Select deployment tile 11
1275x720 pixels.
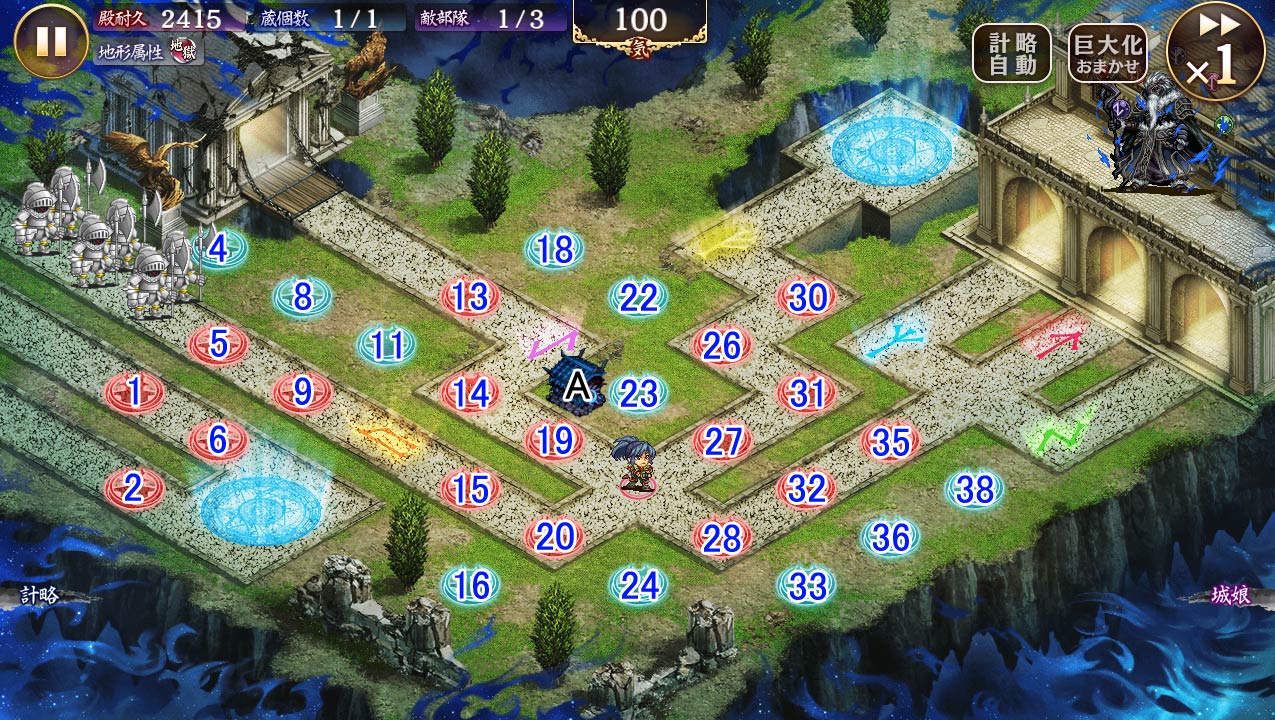386,345
